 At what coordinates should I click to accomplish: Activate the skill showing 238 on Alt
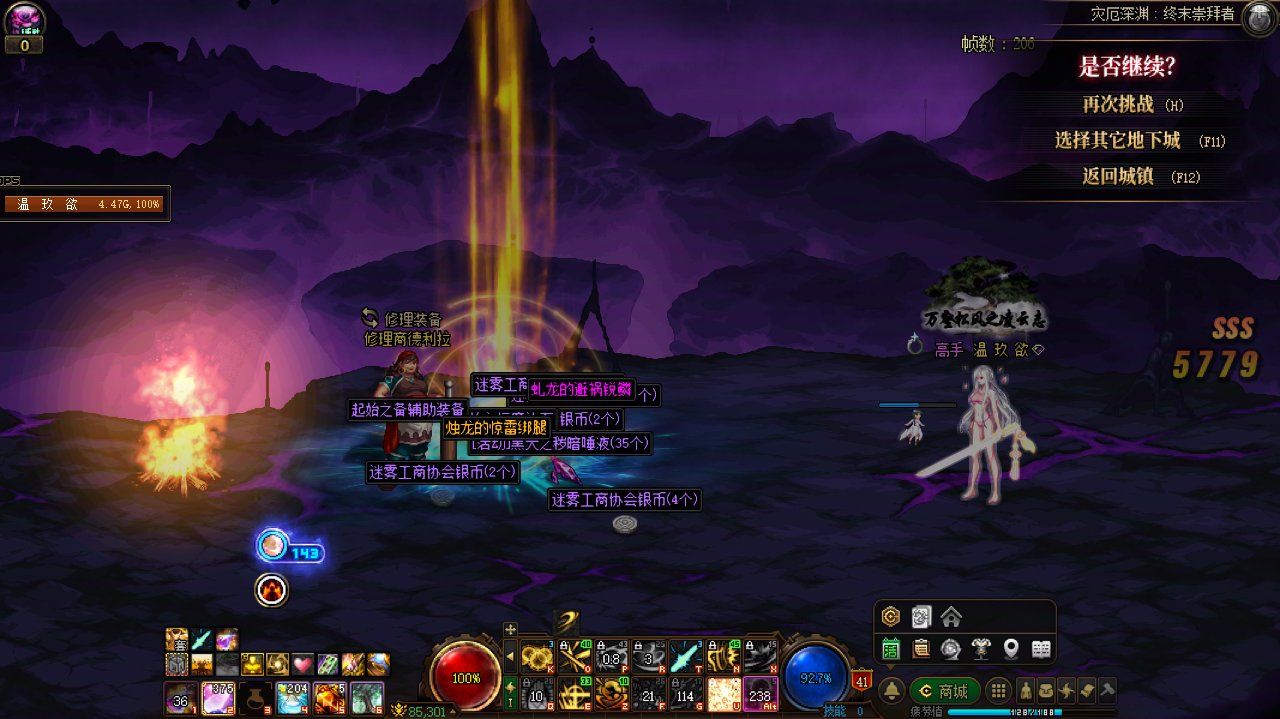tap(760, 693)
